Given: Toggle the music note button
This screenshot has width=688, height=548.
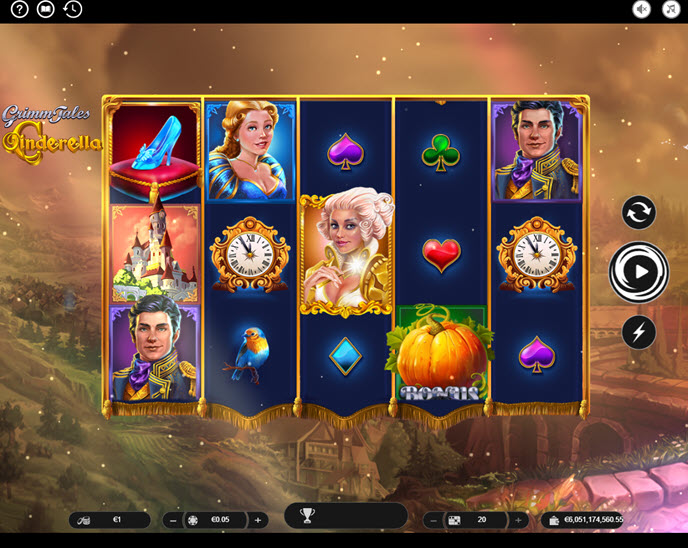Looking at the screenshot, I should coord(669,10).
